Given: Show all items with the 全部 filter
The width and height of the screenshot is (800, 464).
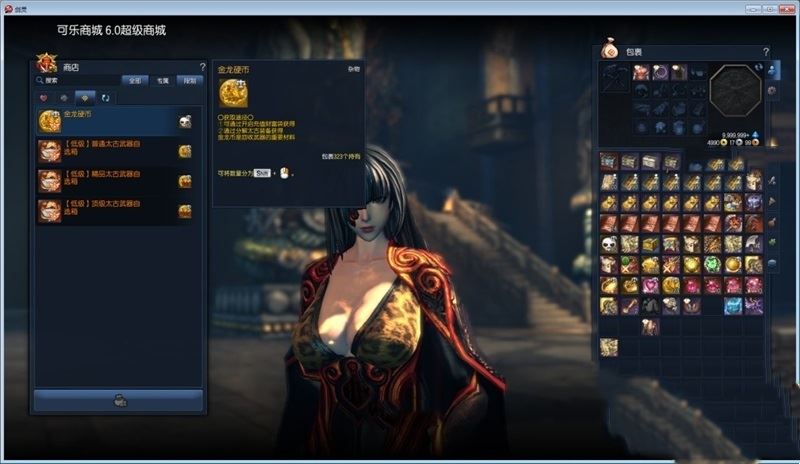Looking at the screenshot, I should pos(135,80).
